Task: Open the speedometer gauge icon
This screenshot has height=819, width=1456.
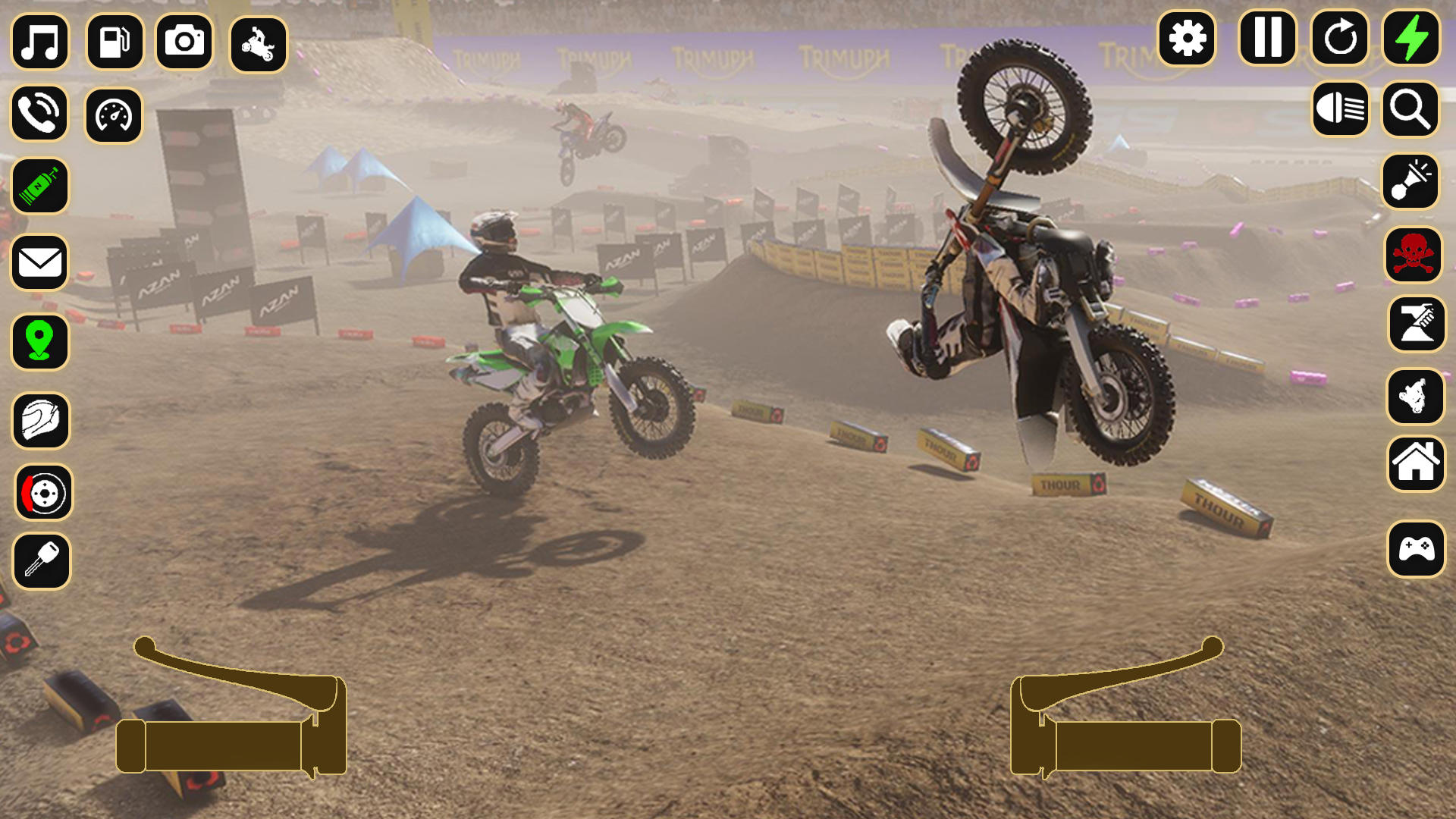Action: (114, 115)
